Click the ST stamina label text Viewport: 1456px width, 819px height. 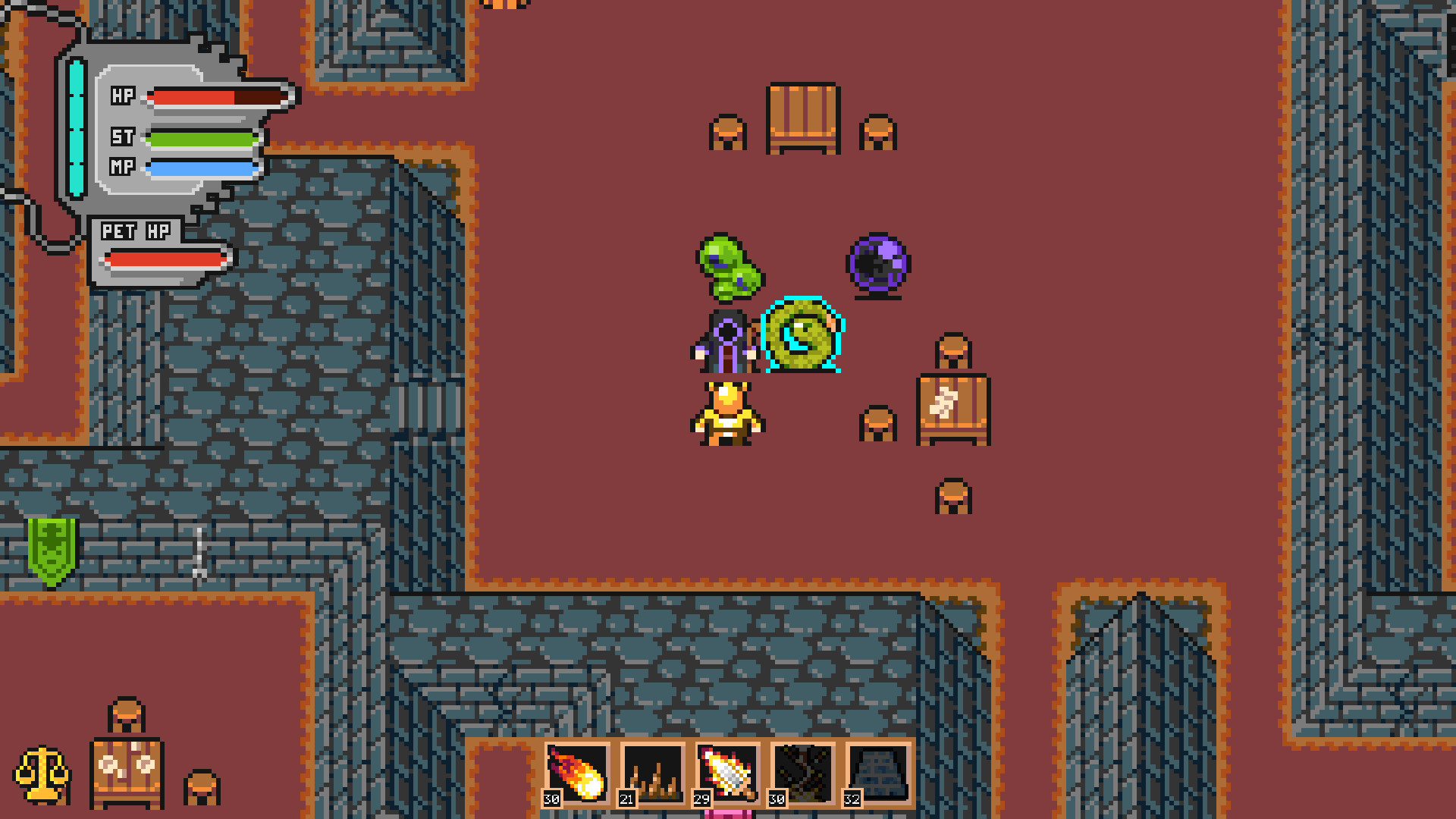(124, 138)
